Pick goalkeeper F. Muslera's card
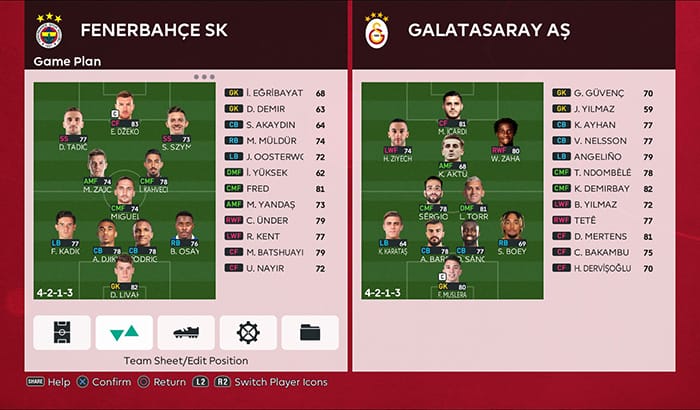 [x=452, y=273]
